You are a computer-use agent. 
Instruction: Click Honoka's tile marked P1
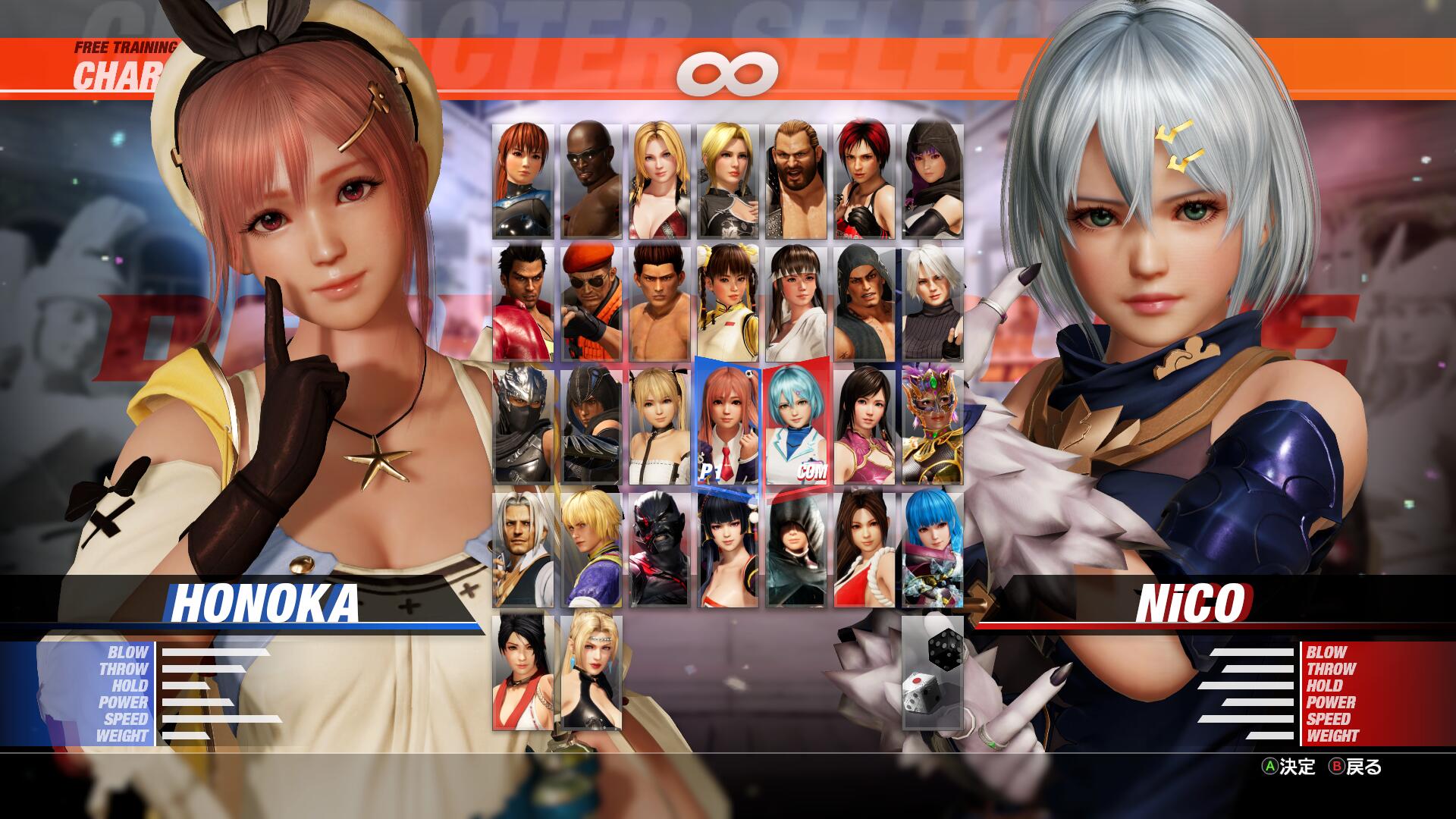pos(728,427)
